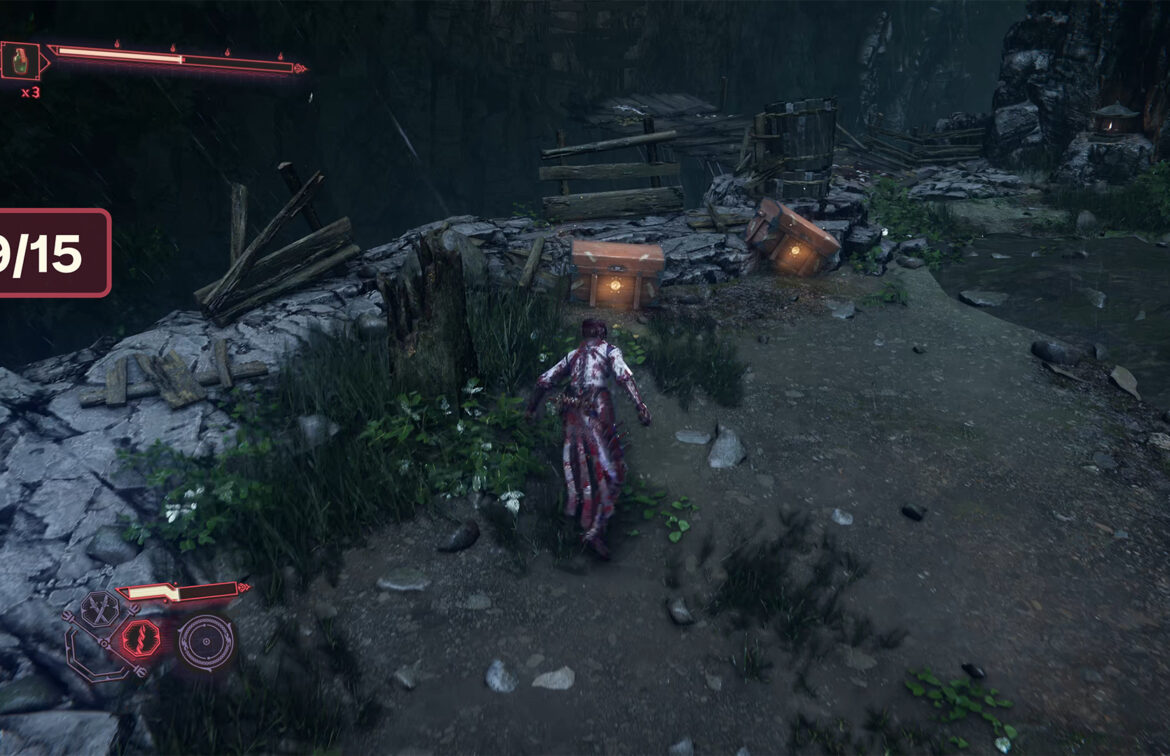
Task: Click the circular ring-shaped ability dial
Action: 205,642
